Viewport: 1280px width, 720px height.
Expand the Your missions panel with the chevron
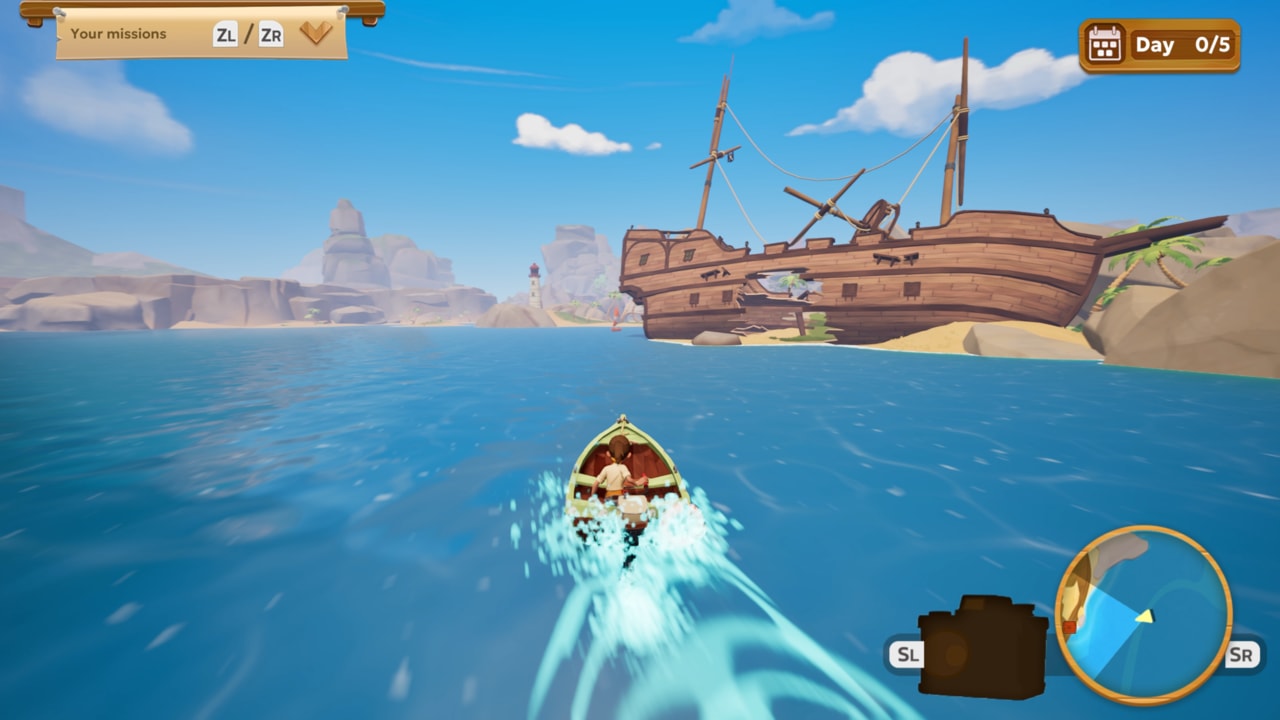pyautogui.click(x=318, y=31)
